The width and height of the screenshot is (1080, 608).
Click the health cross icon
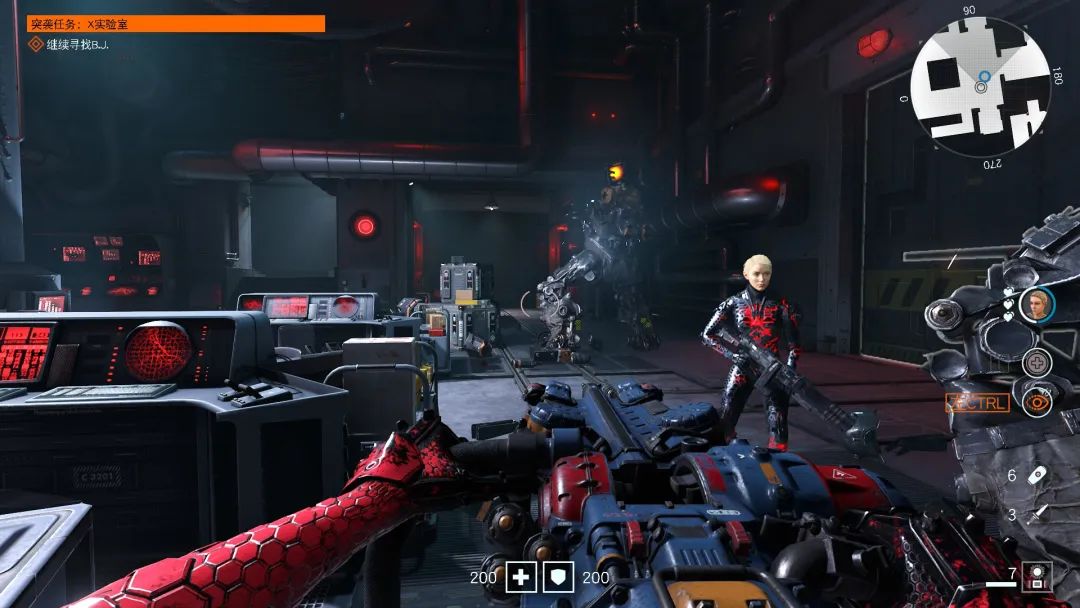(521, 577)
